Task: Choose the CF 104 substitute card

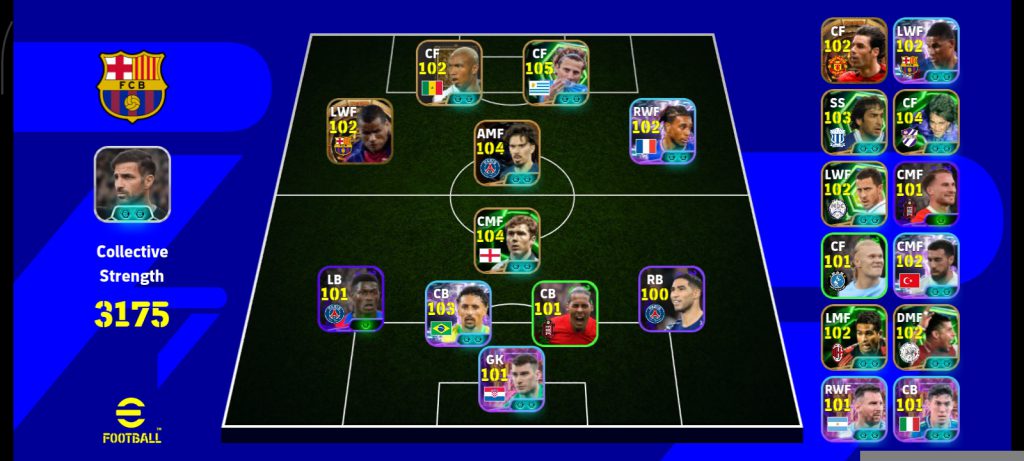Action: coord(926,122)
